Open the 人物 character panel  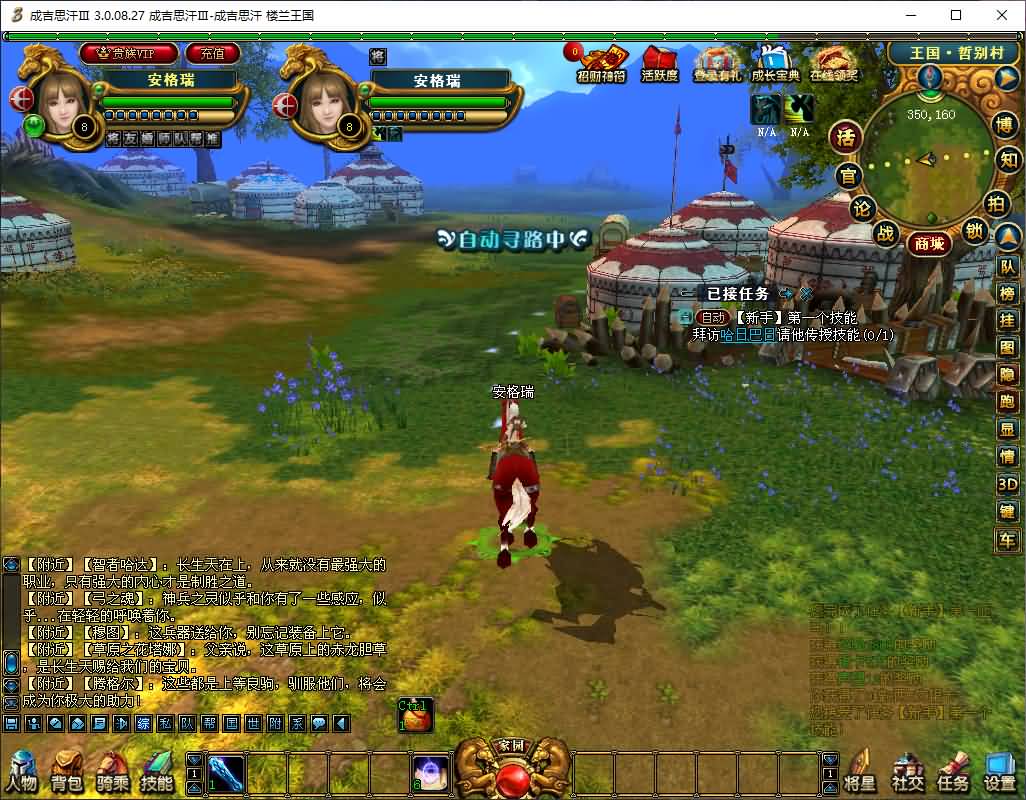pos(21,771)
